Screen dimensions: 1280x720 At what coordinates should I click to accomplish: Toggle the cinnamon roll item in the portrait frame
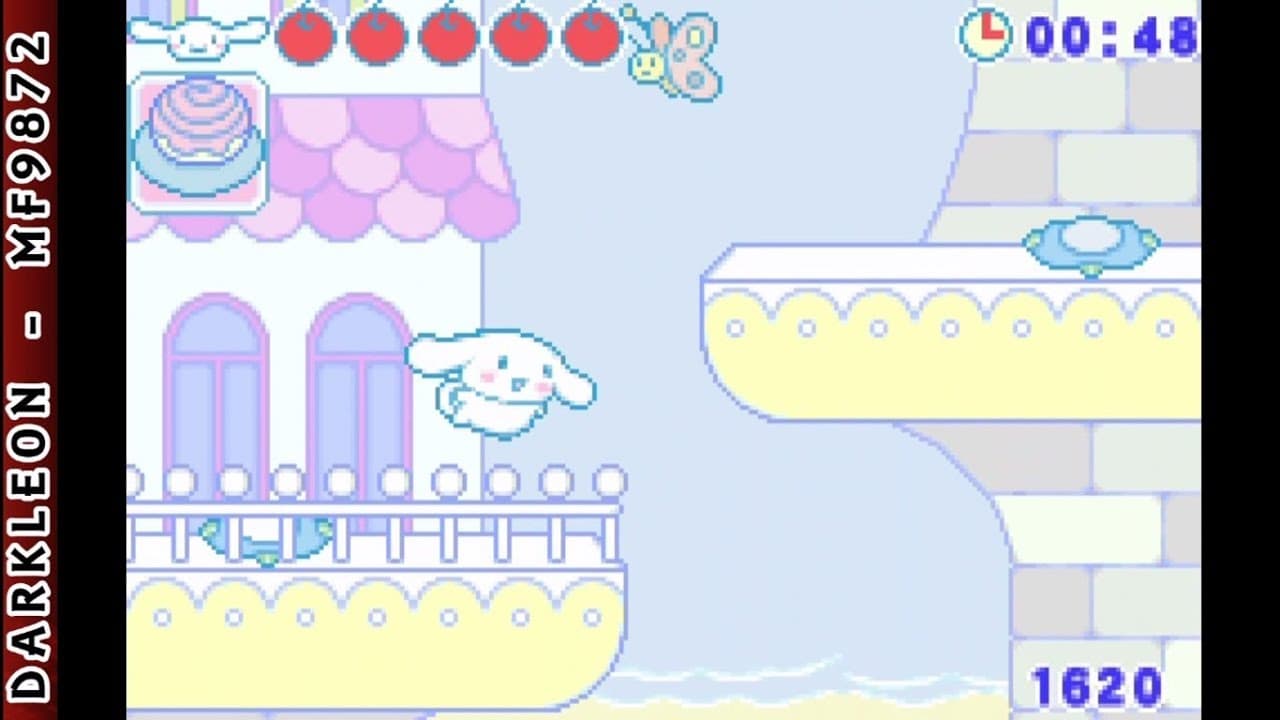tap(197, 140)
